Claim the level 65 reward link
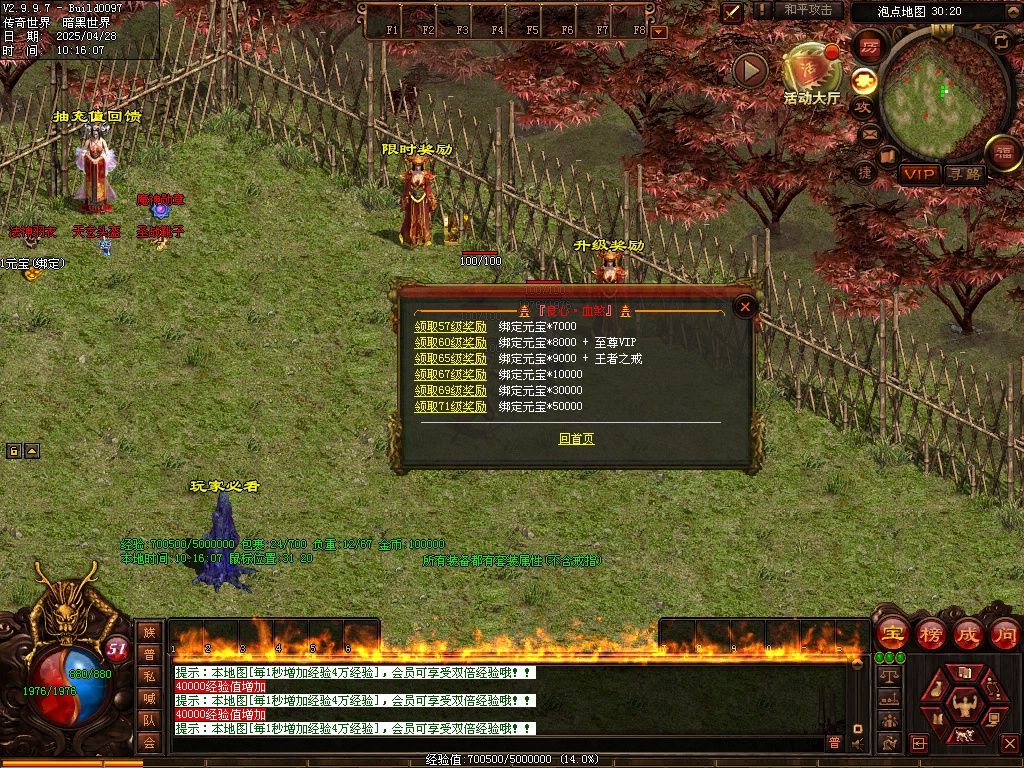Viewport: 1024px width, 768px height. point(451,358)
